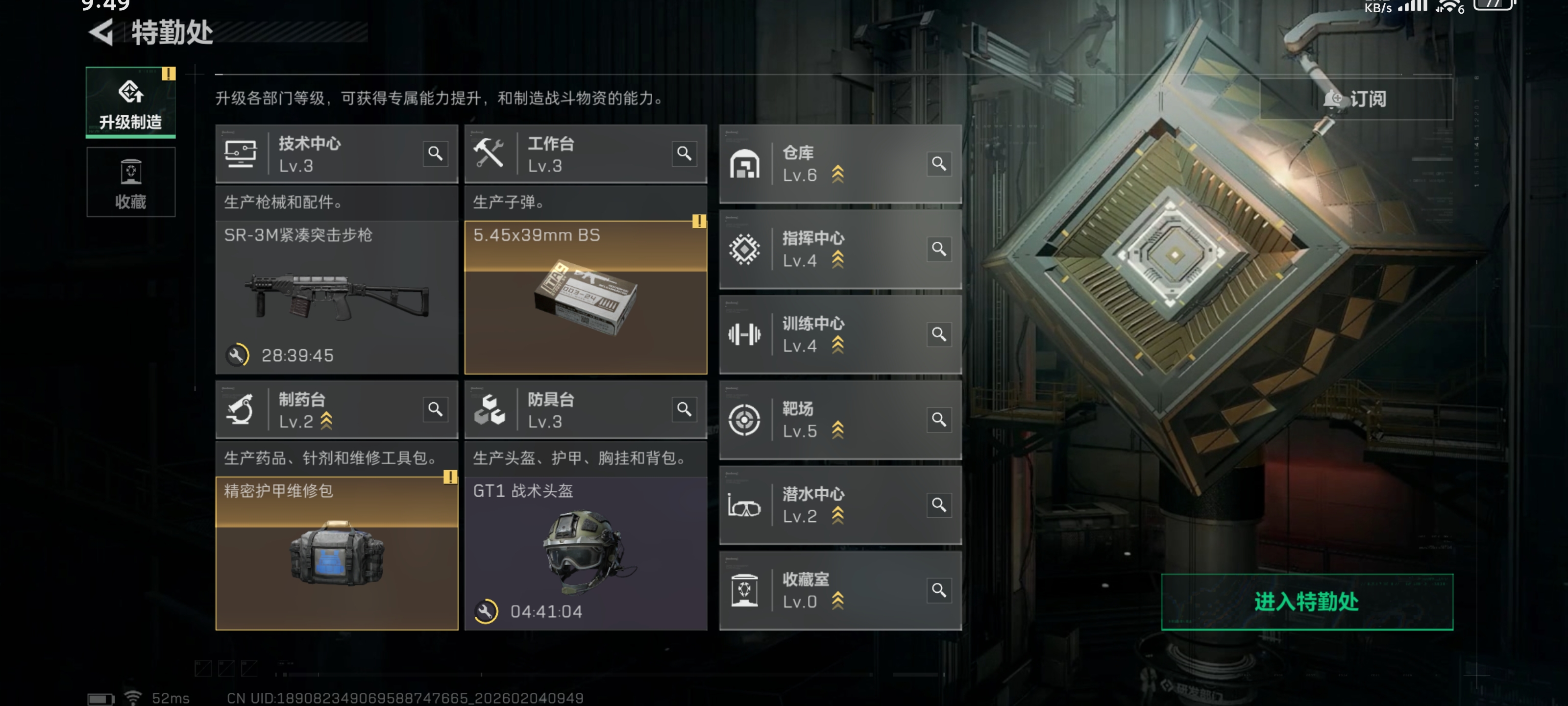Choose the 训练中心 Lv.4 row
Image resolution: width=1568 pixels, height=706 pixels.
click(828, 334)
